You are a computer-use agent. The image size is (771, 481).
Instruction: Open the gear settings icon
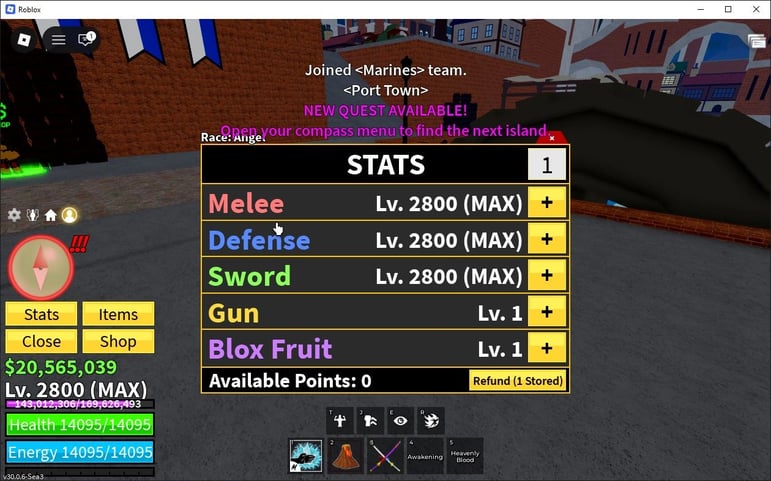coord(14,215)
